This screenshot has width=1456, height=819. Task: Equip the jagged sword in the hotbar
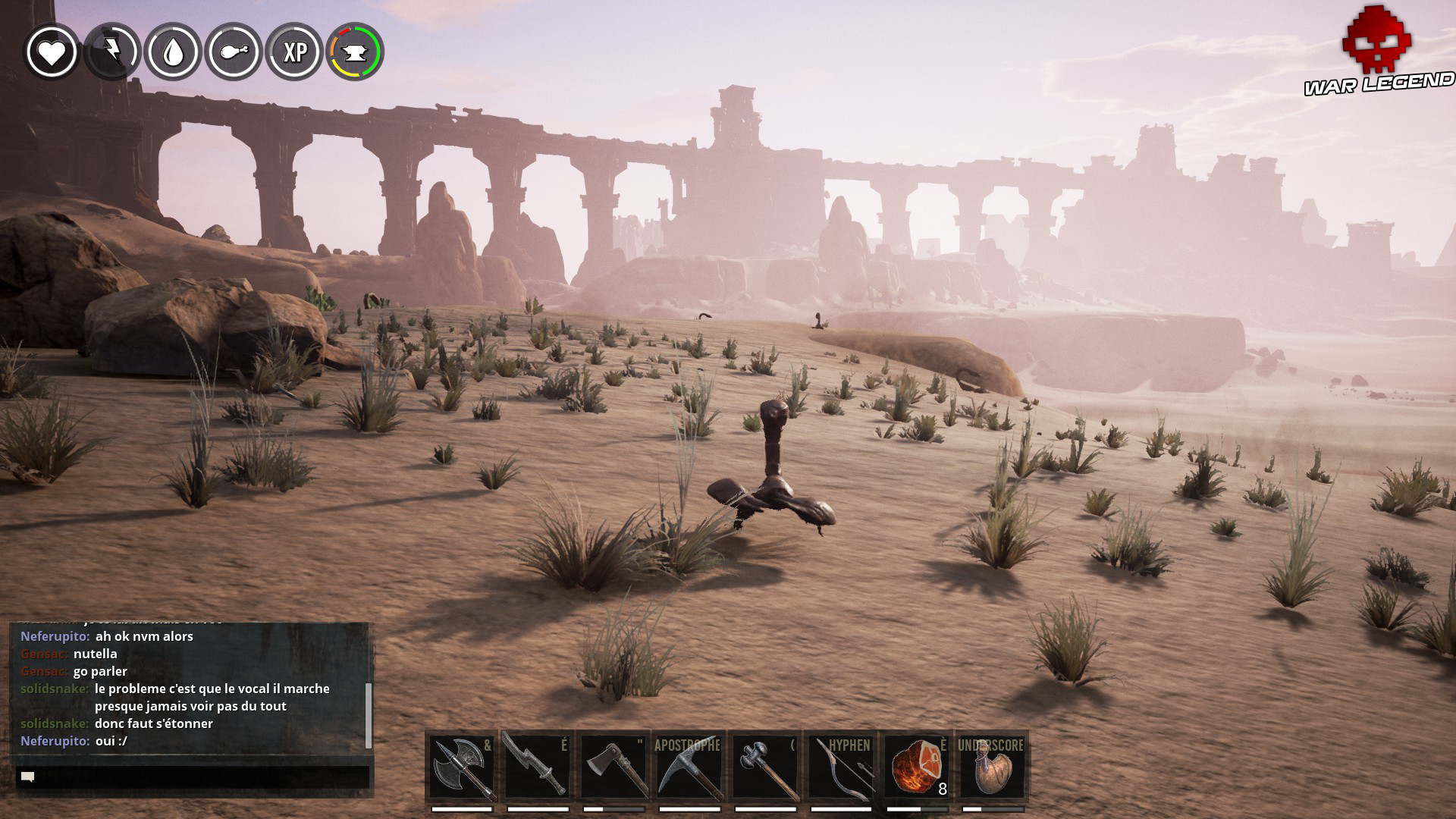tap(537, 767)
